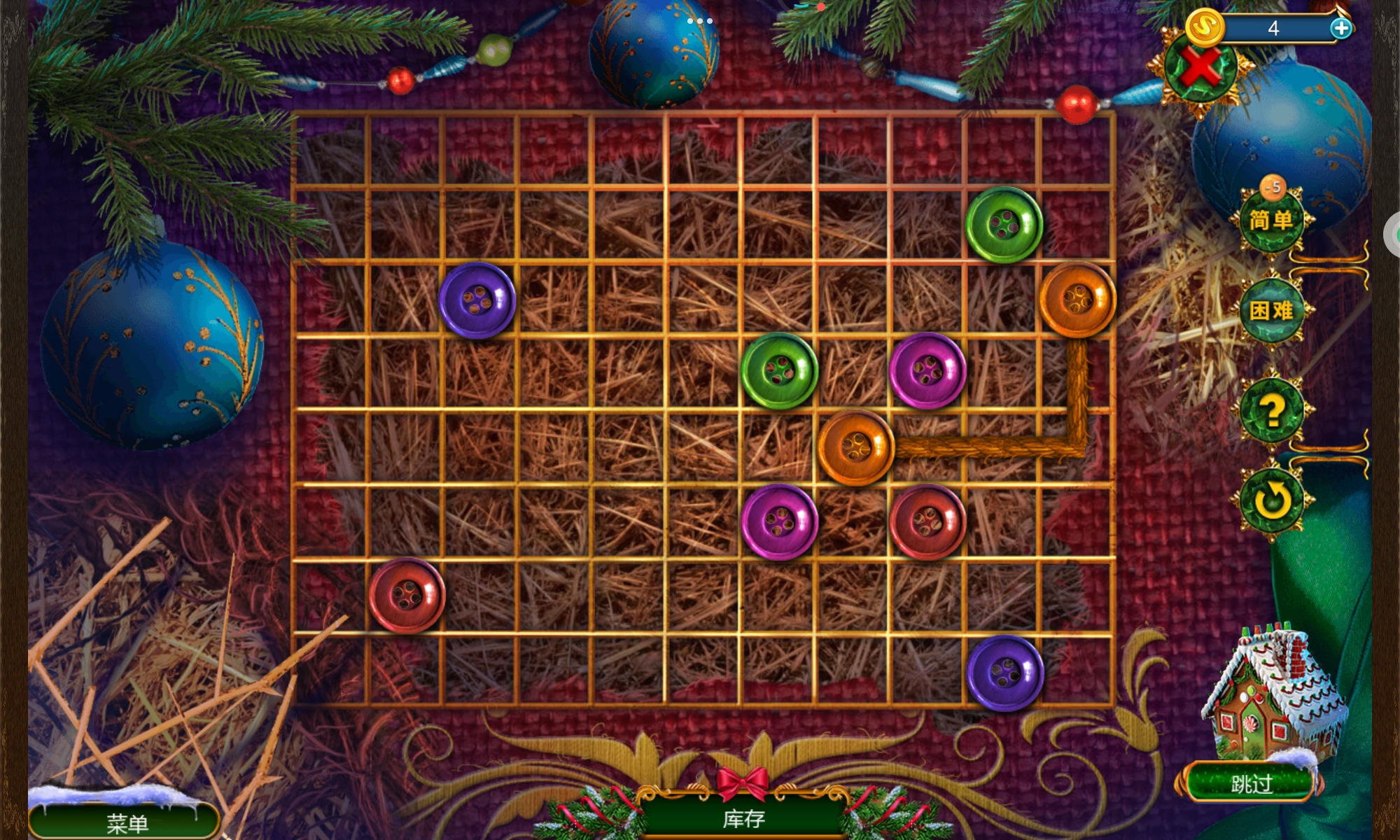
Task: Choose the 简单 easy difficulty
Action: tap(1271, 220)
